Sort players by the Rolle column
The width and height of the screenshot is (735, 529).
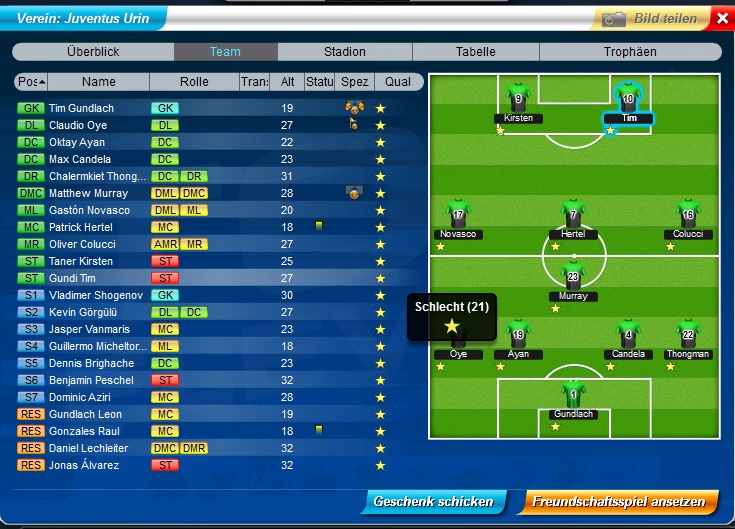click(x=194, y=82)
